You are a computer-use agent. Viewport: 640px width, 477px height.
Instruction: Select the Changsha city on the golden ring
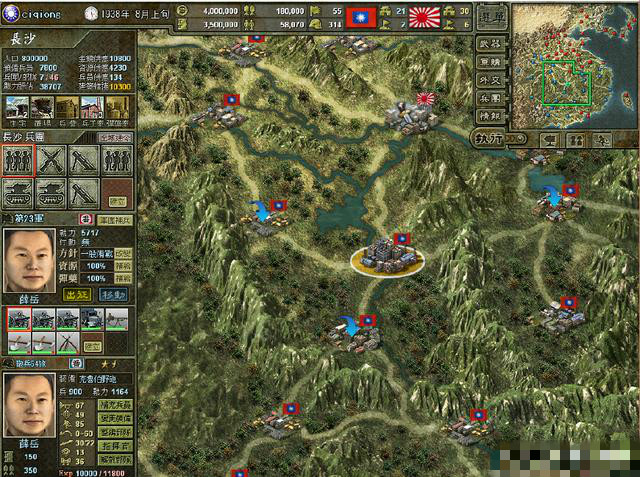tap(386, 257)
